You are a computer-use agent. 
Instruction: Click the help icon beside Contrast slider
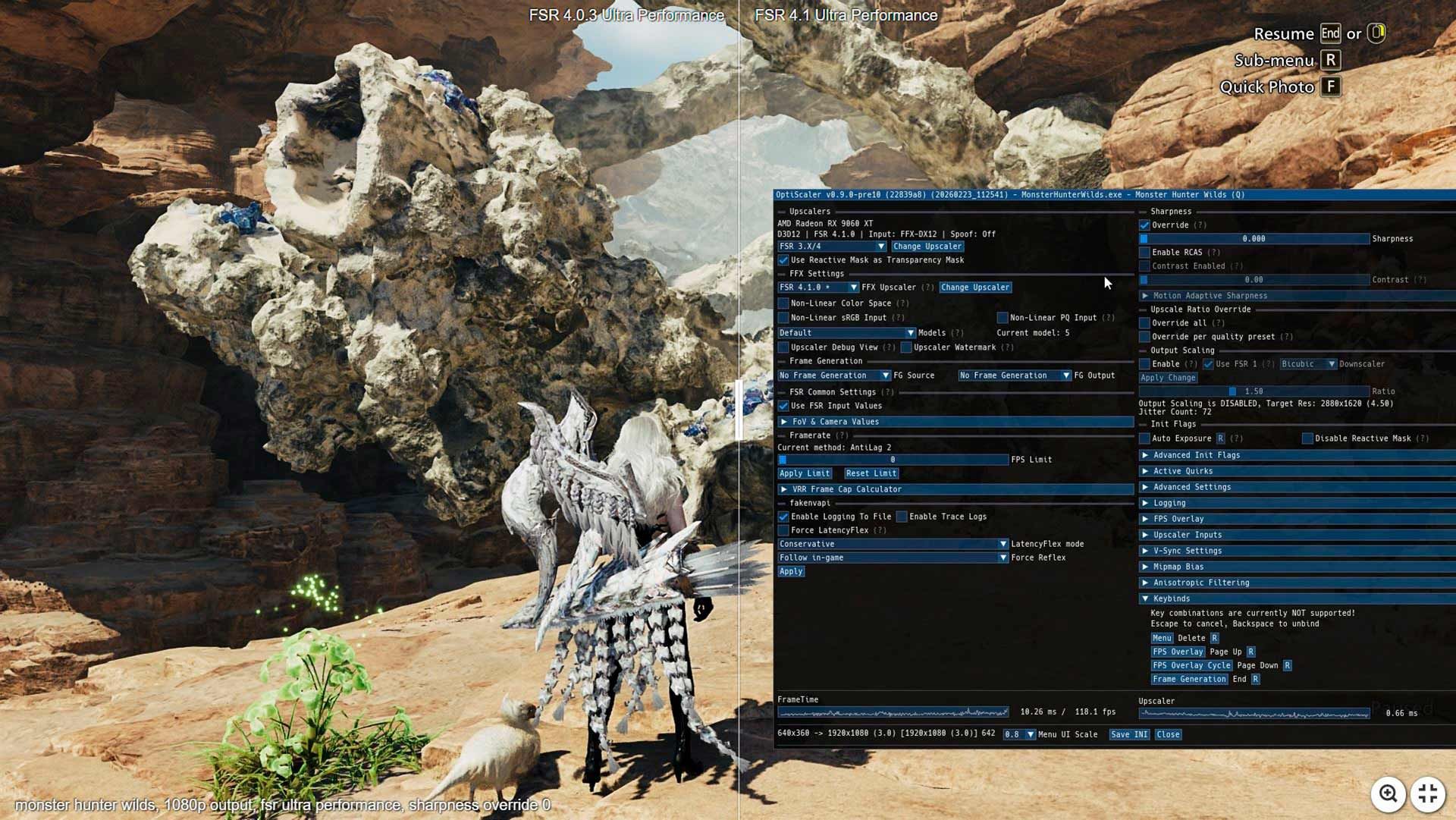pos(1421,279)
